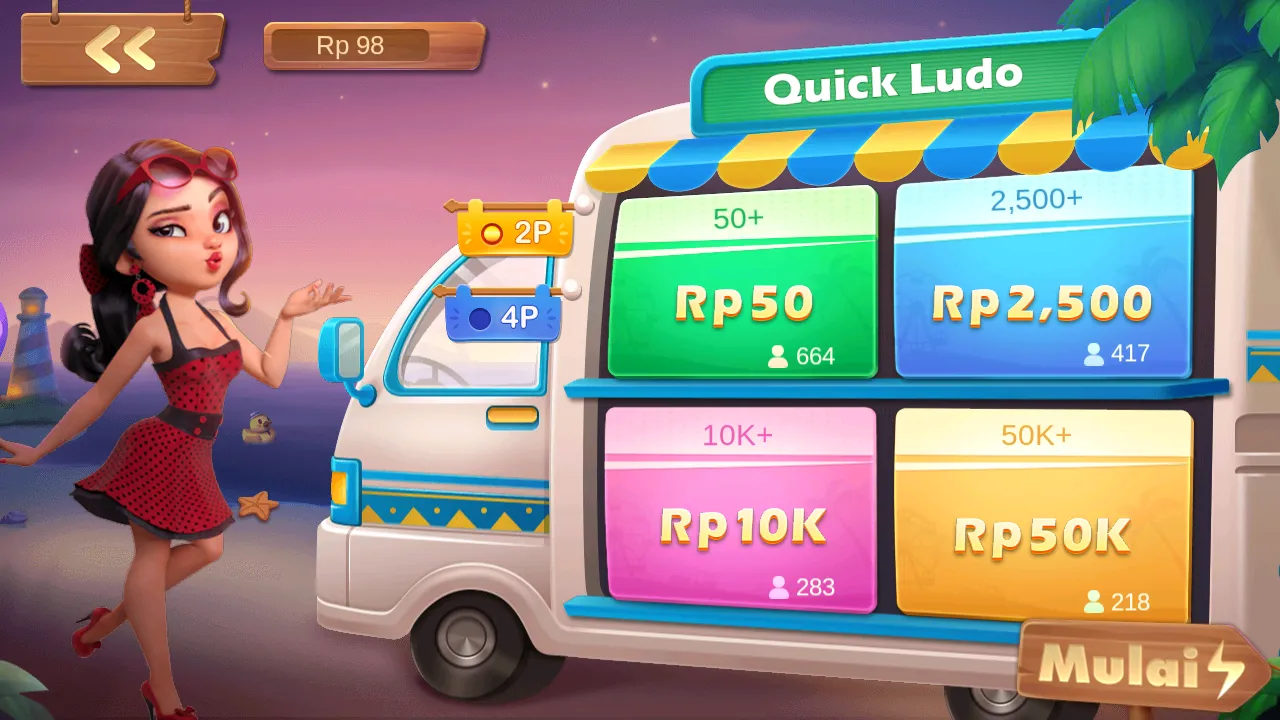Click the player count icon under Rp50K

[1093, 603]
